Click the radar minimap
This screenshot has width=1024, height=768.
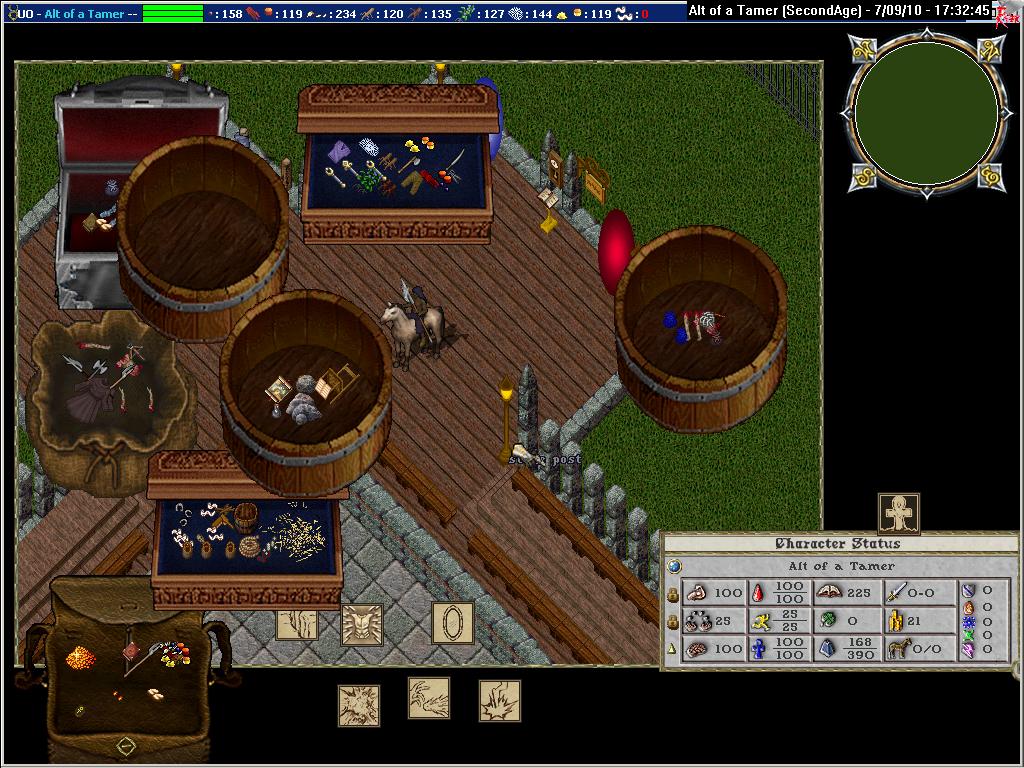pos(926,112)
